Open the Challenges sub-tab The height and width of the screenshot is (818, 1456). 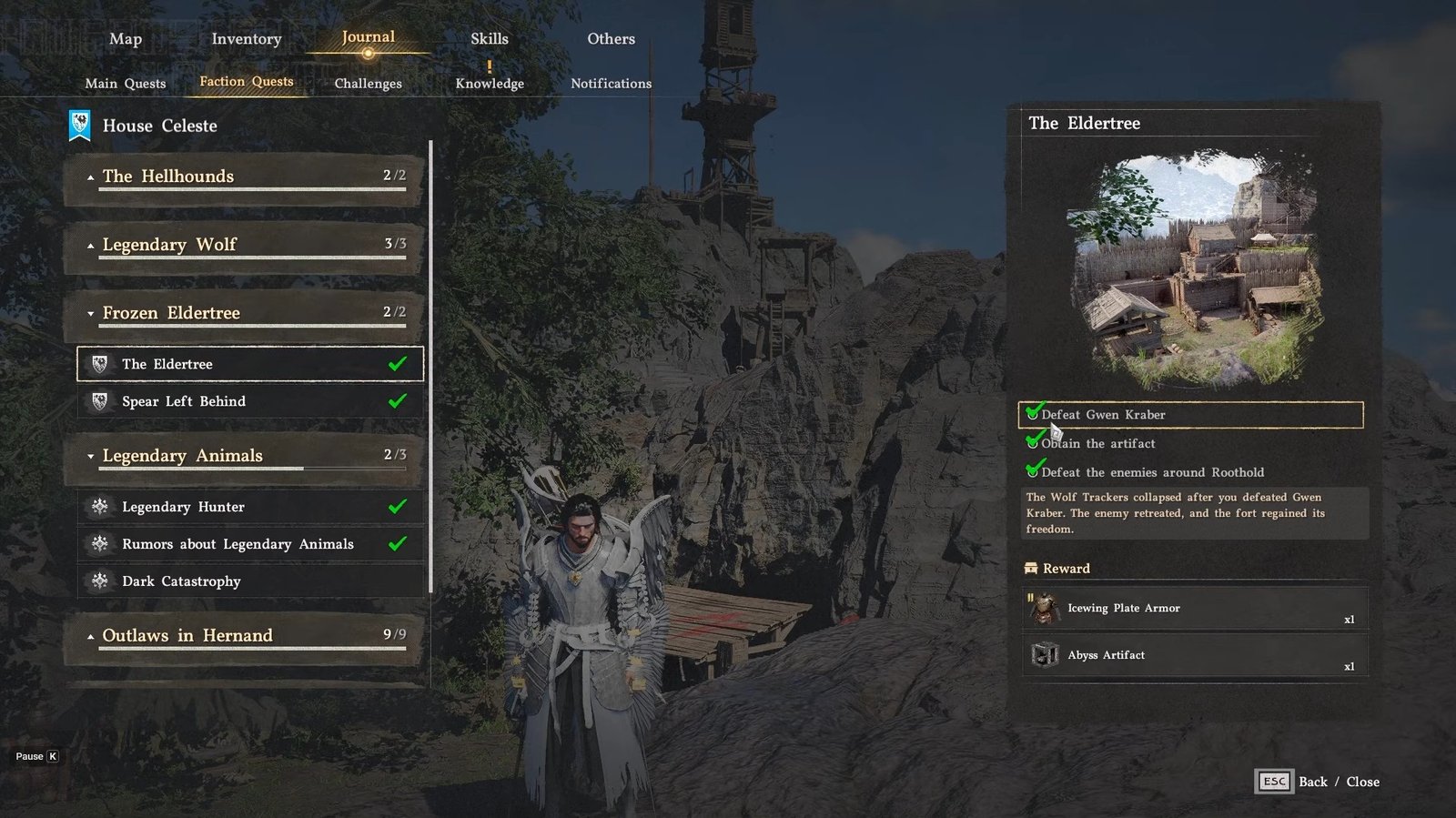pos(368,84)
